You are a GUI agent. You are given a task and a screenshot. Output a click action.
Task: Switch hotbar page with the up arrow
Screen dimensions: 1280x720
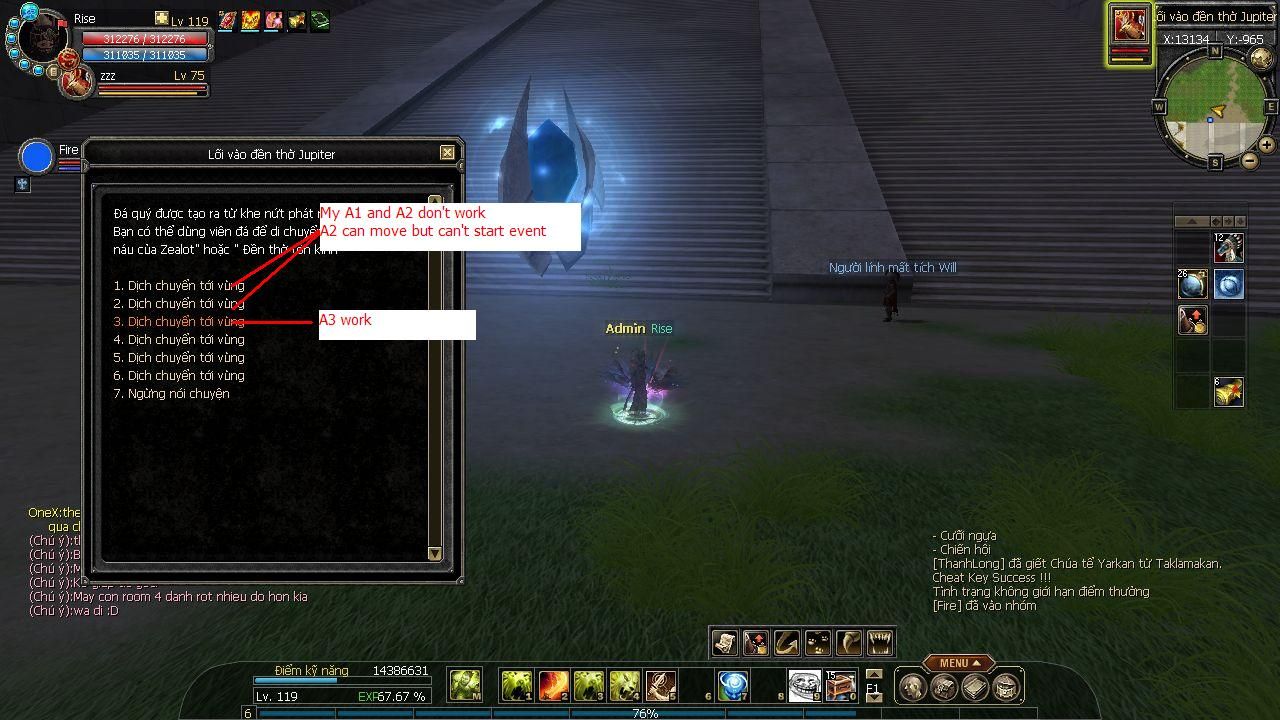point(873,674)
